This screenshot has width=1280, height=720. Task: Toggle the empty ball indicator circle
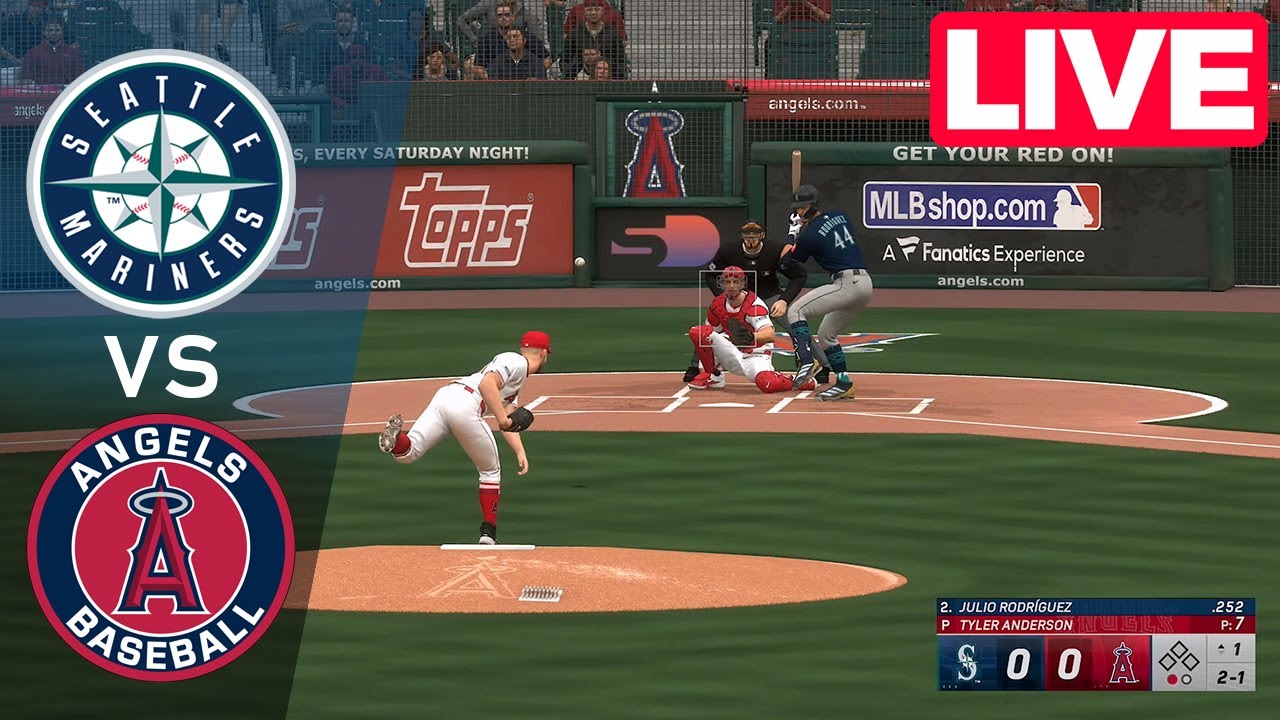[1186, 679]
